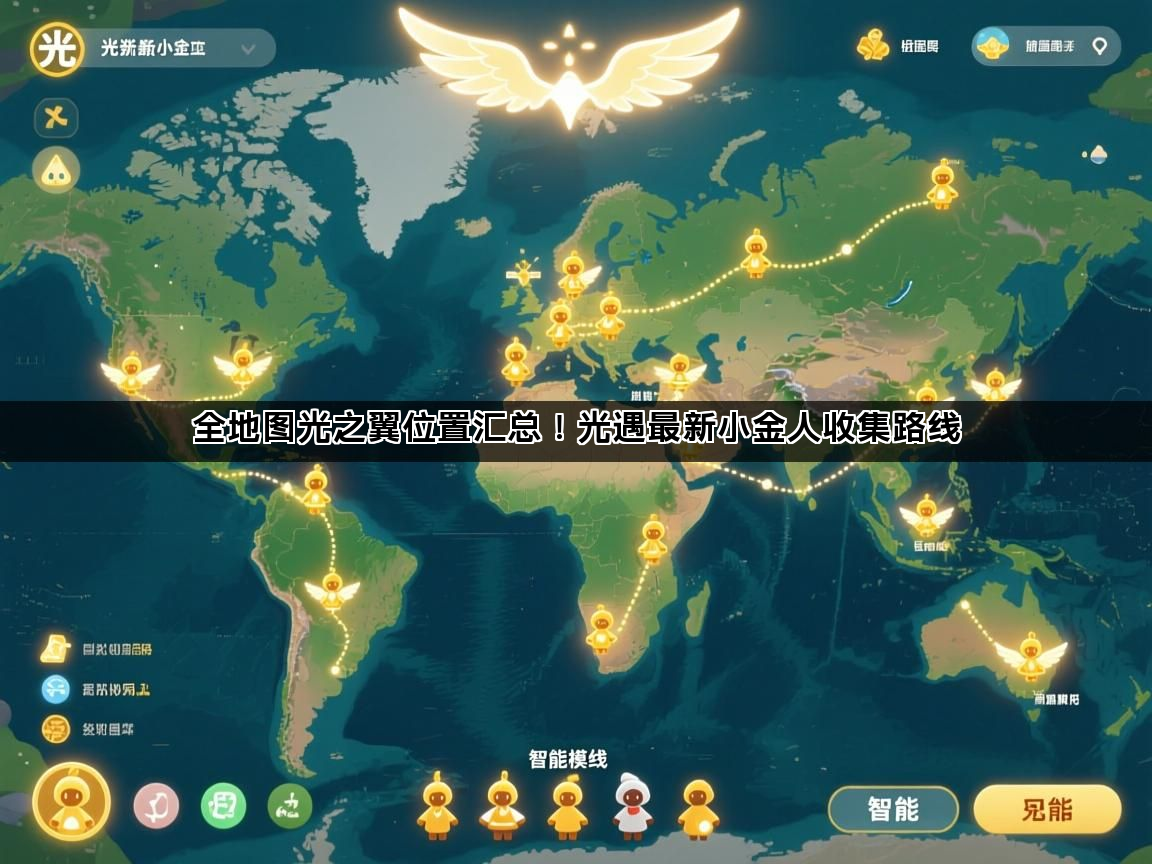This screenshot has width=1152, height=864.
Task: Click the pink round button
Action: (x=156, y=805)
